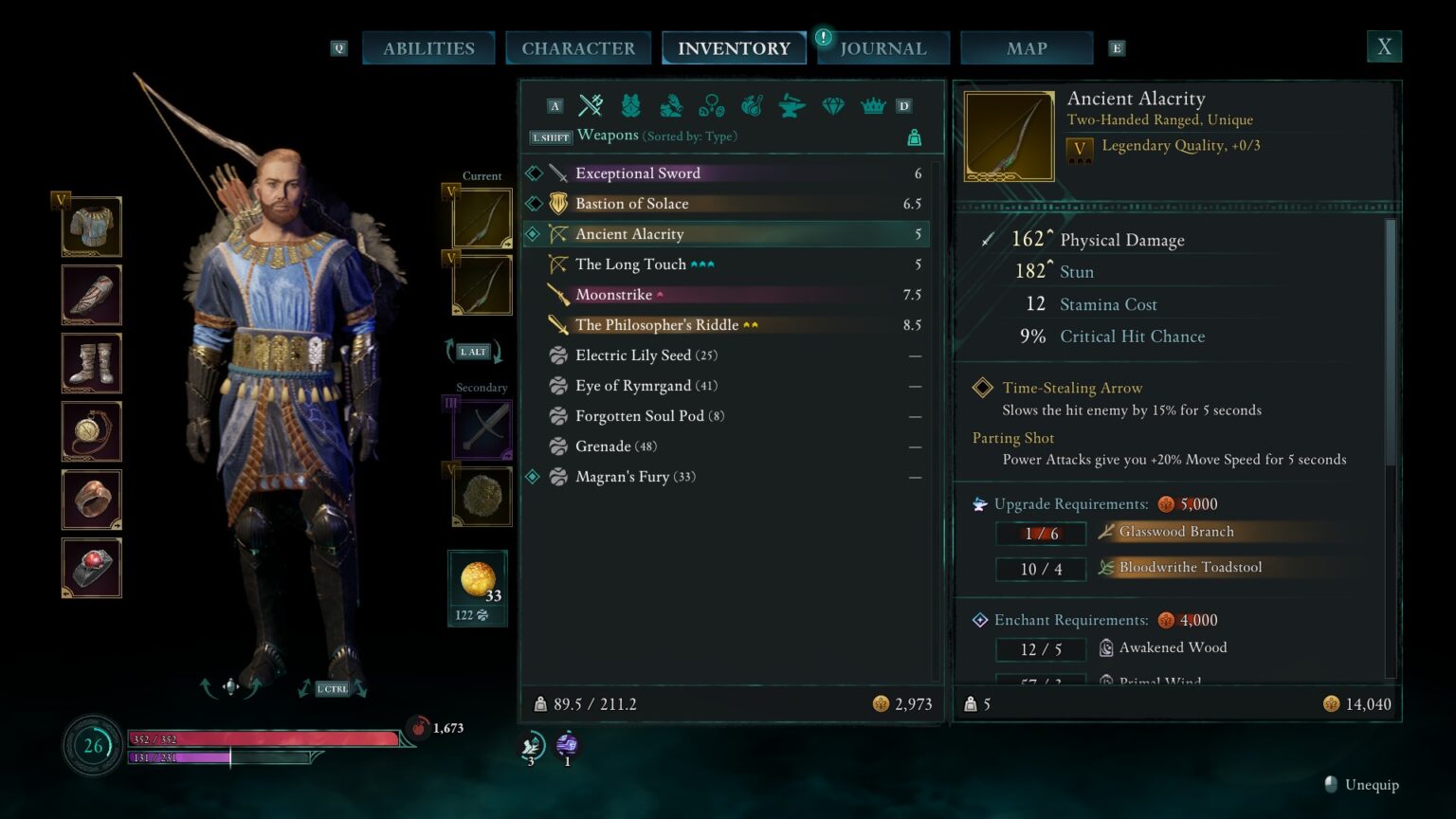The height and width of the screenshot is (819, 1456).
Task: Open the Armor category filter
Action: tap(630, 105)
